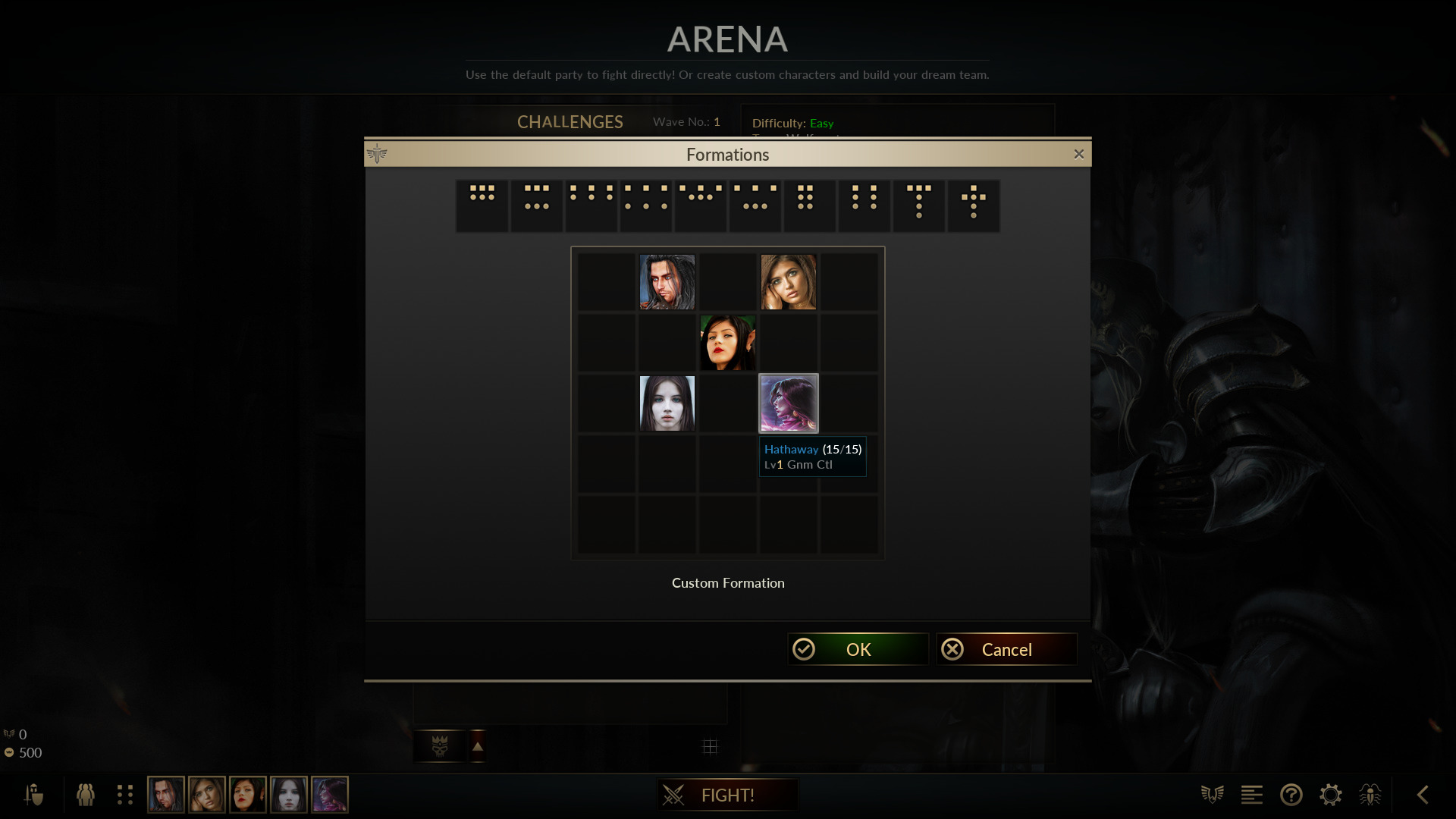Select the pale dark-haired woman grid tile
Viewport: 1456px width, 819px height.
click(667, 403)
